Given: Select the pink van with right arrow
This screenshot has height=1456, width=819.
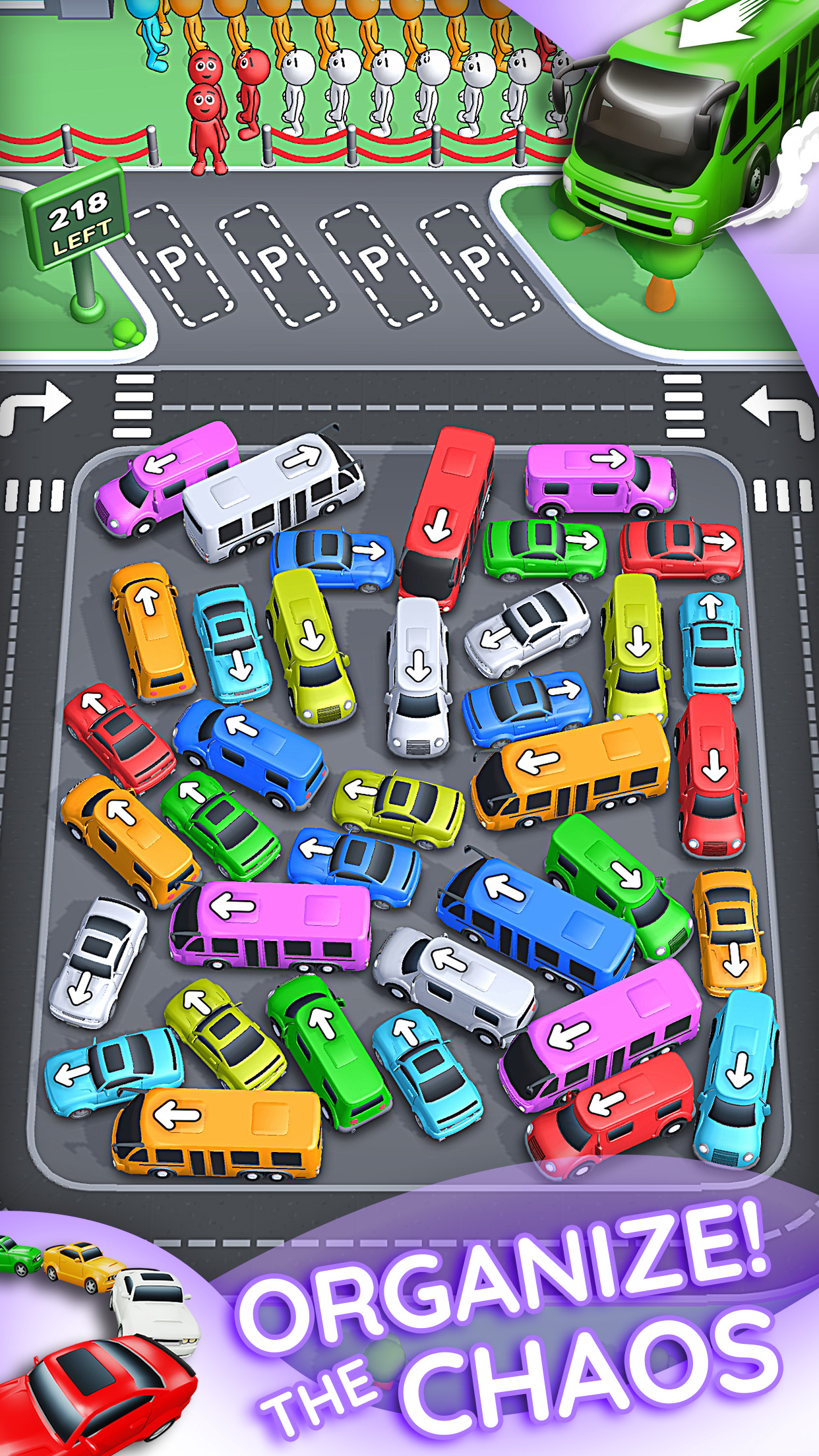Looking at the screenshot, I should (x=599, y=479).
